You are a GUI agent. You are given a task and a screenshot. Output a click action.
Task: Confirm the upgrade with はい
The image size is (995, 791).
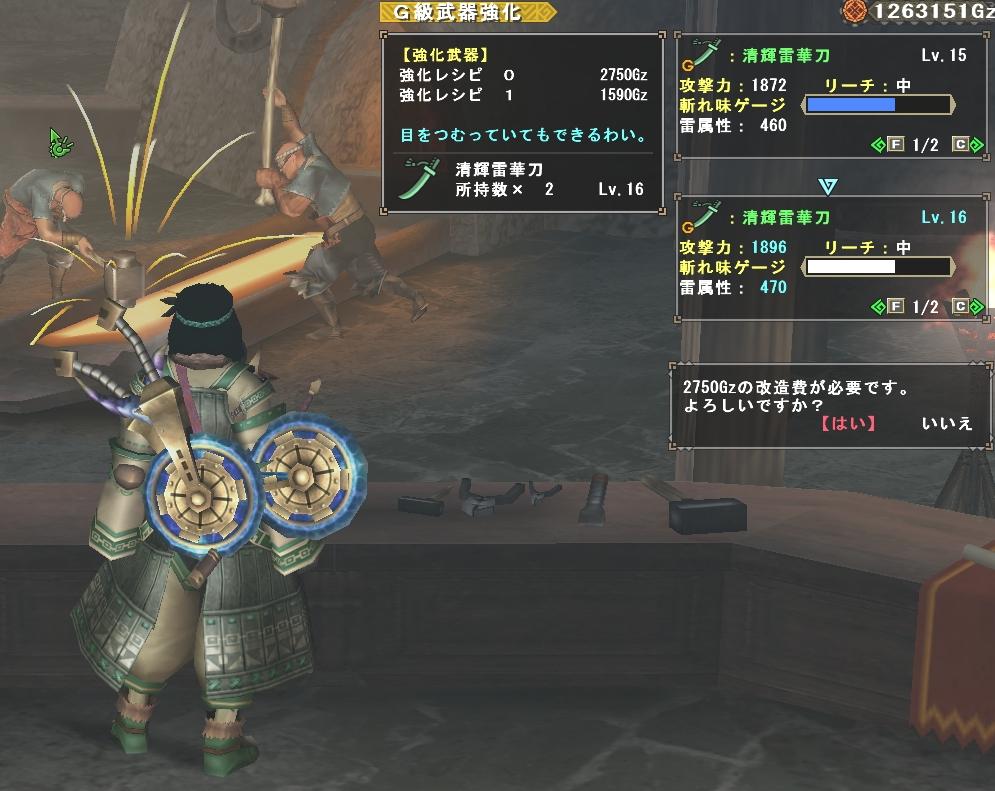point(847,423)
